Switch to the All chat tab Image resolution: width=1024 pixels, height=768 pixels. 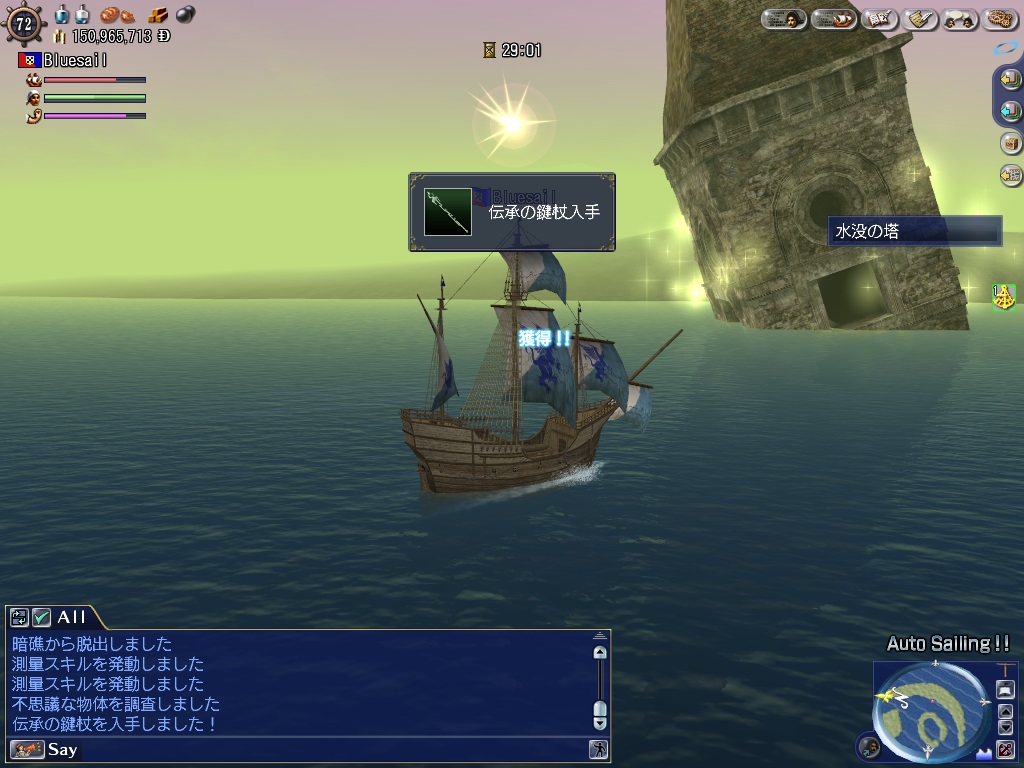(x=71, y=617)
